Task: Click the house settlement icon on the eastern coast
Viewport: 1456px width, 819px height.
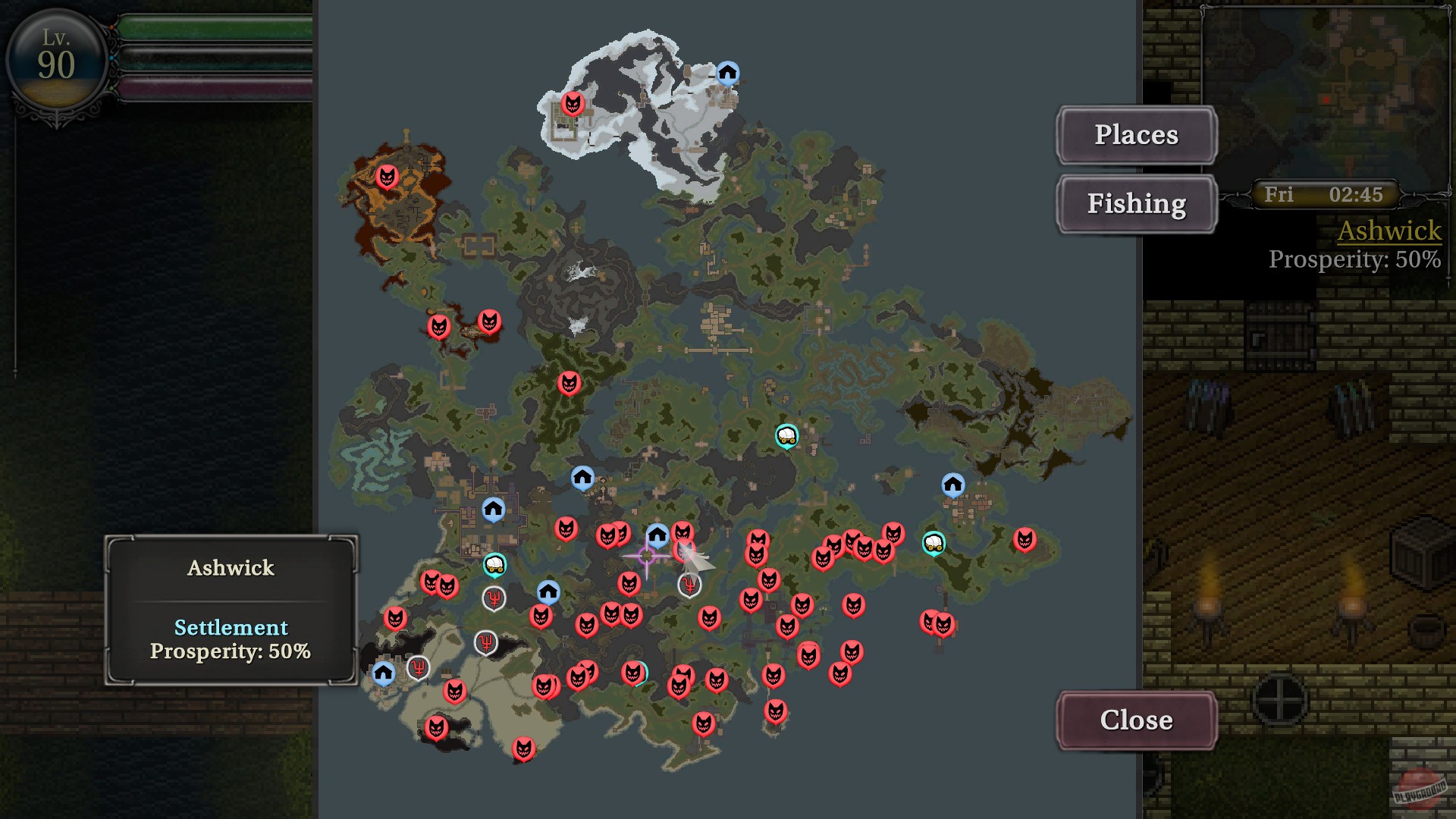Action: pos(953,482)
